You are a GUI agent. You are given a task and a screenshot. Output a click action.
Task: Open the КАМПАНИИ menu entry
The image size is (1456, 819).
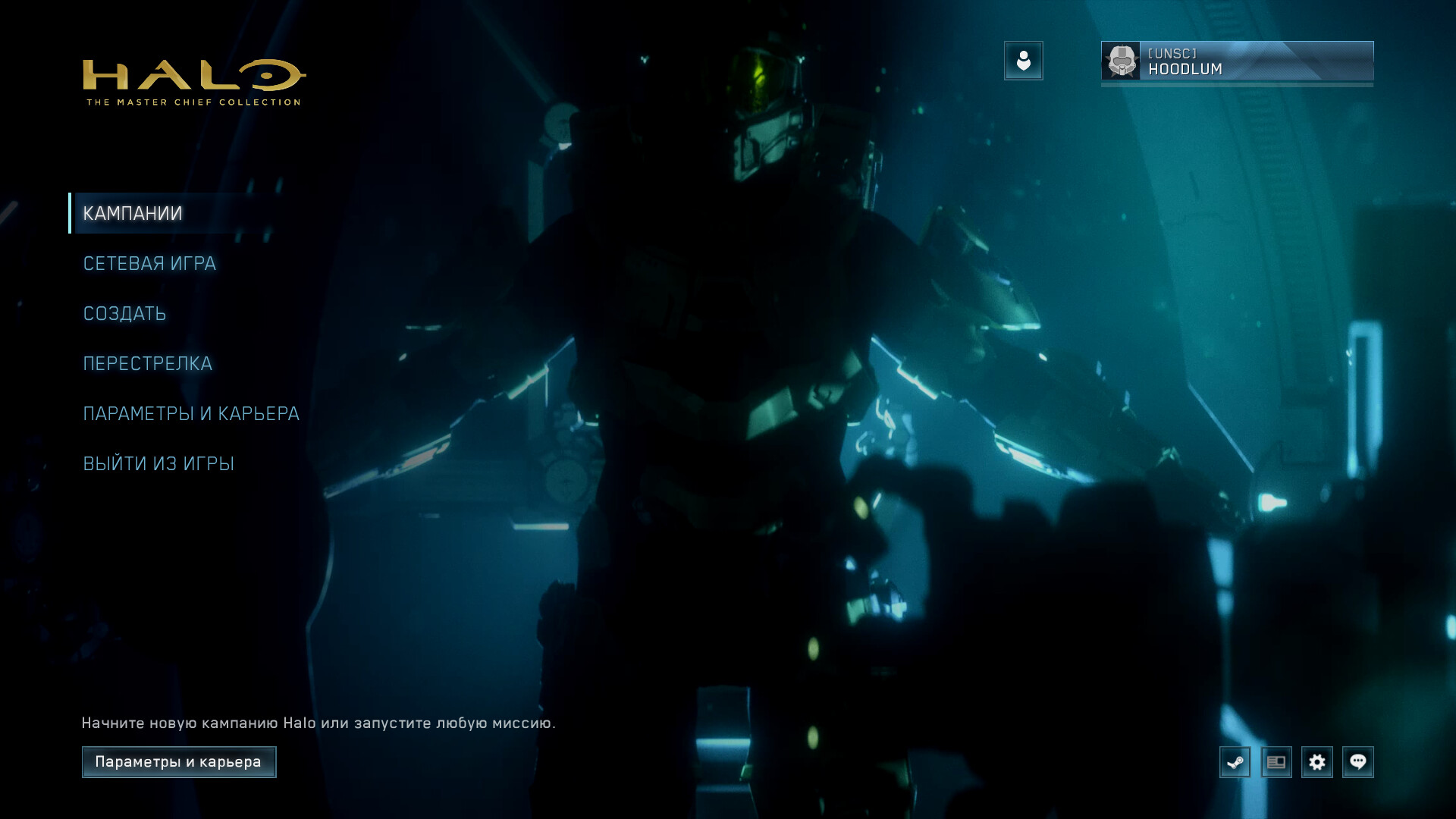133,214
